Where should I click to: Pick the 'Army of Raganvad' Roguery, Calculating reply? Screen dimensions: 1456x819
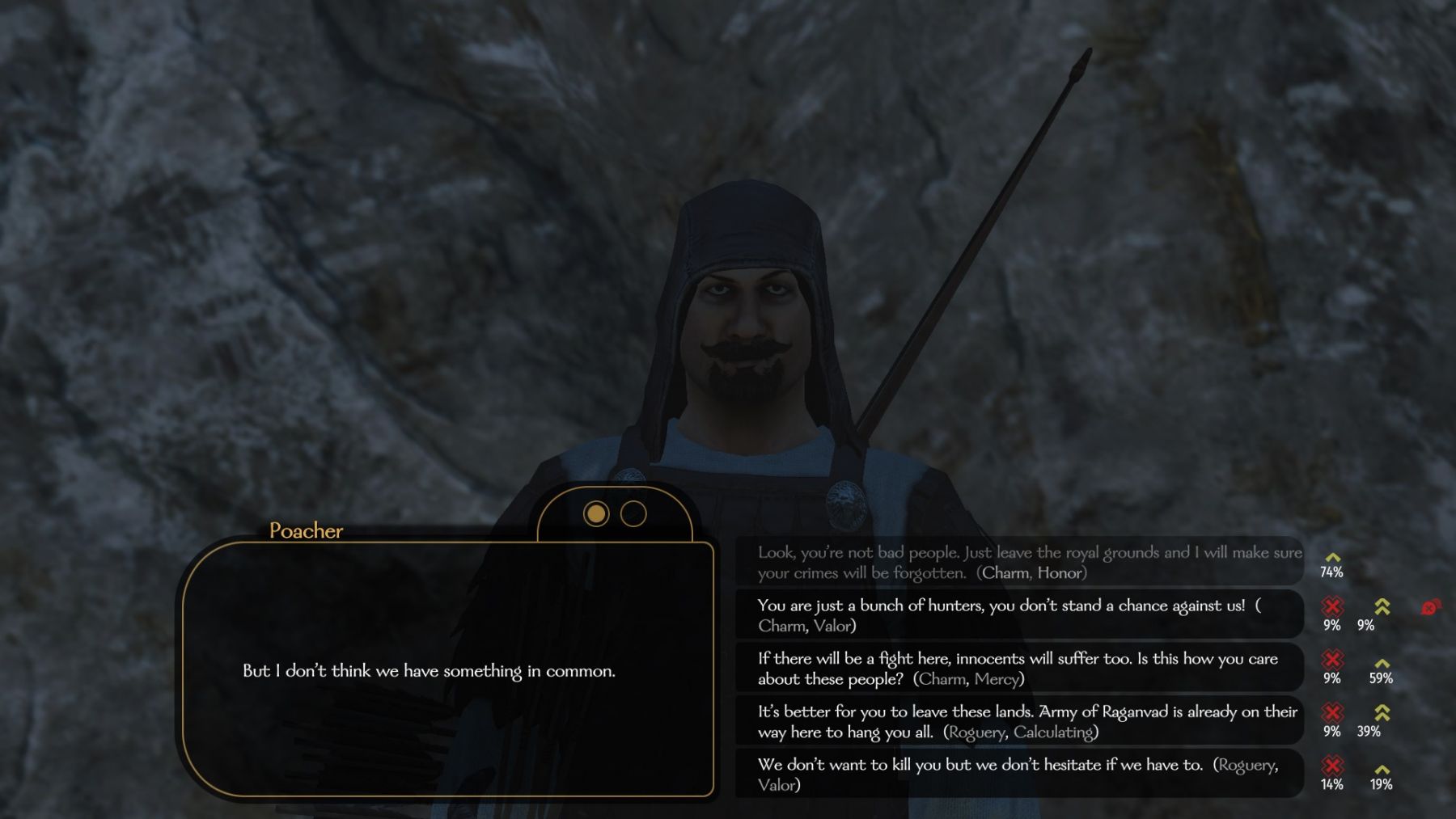pos(1018,721)
